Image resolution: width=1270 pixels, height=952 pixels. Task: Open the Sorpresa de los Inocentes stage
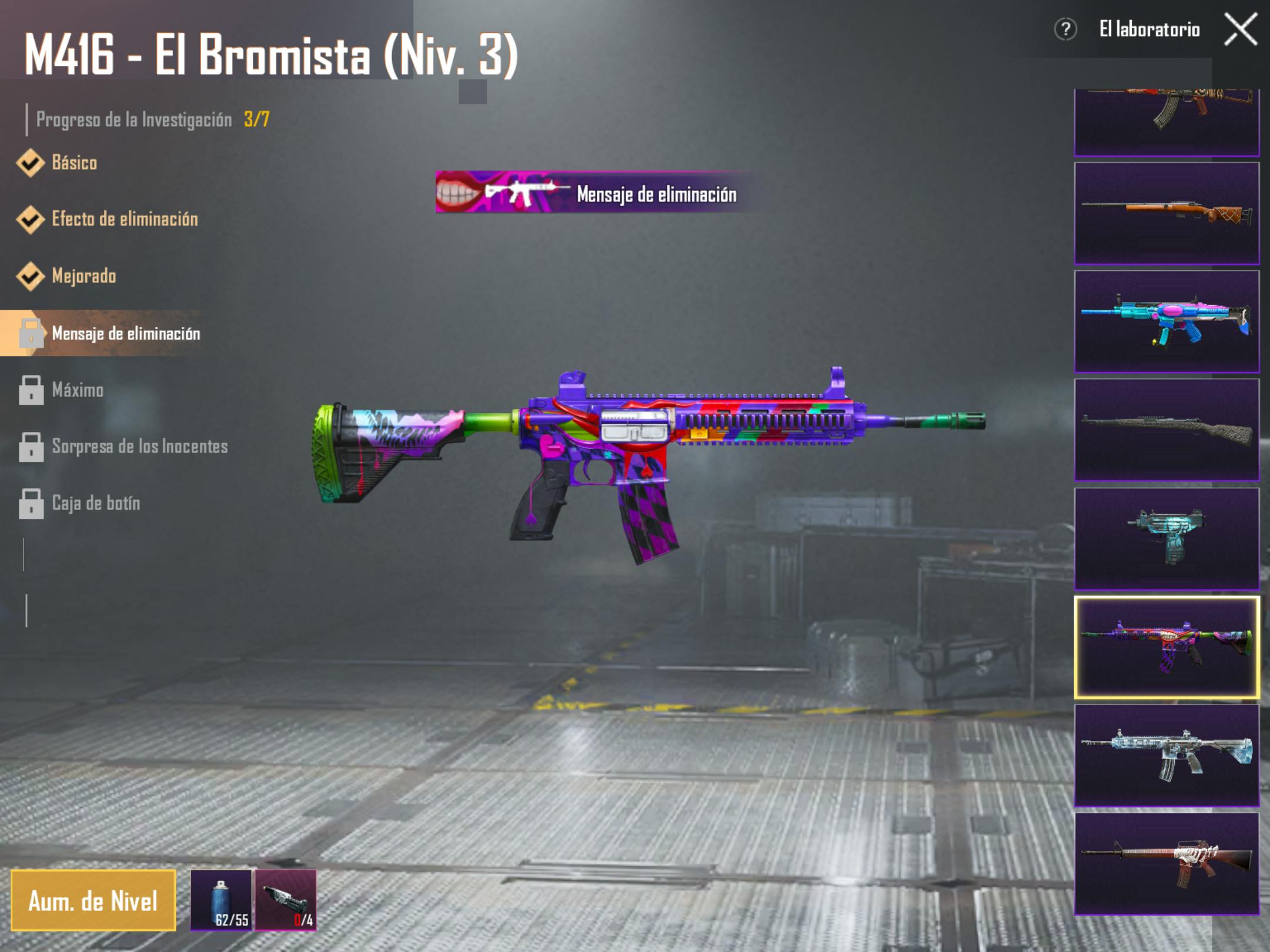139,447
